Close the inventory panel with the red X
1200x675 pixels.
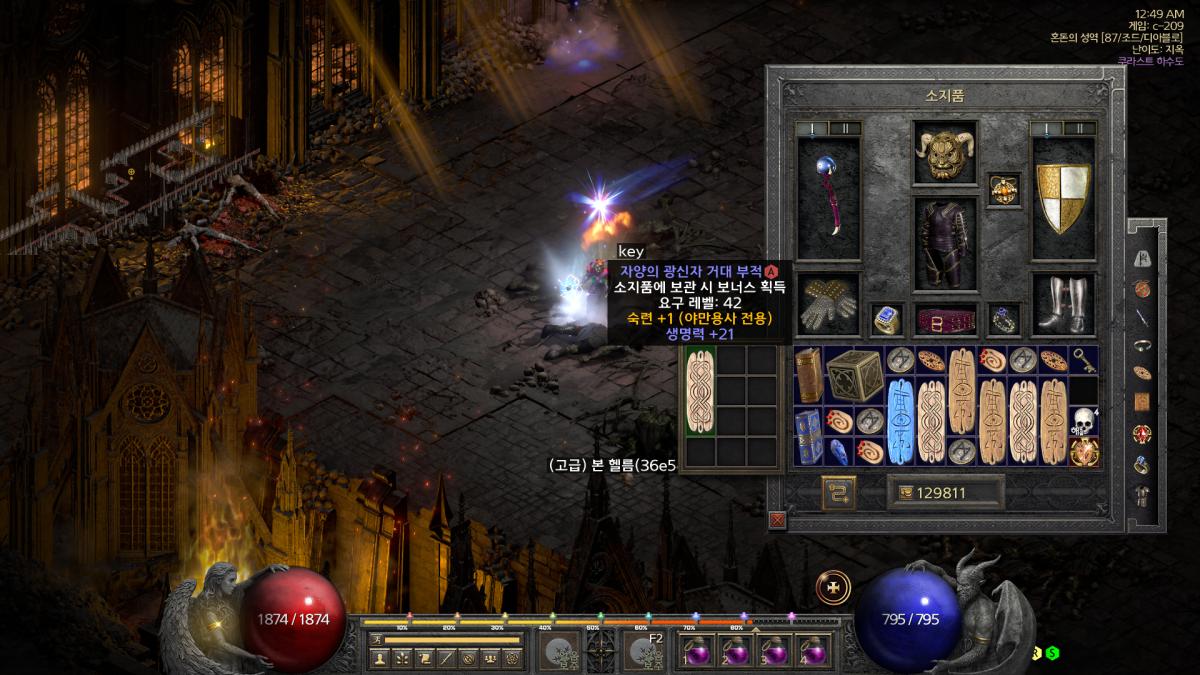click(x=777, y=520)
